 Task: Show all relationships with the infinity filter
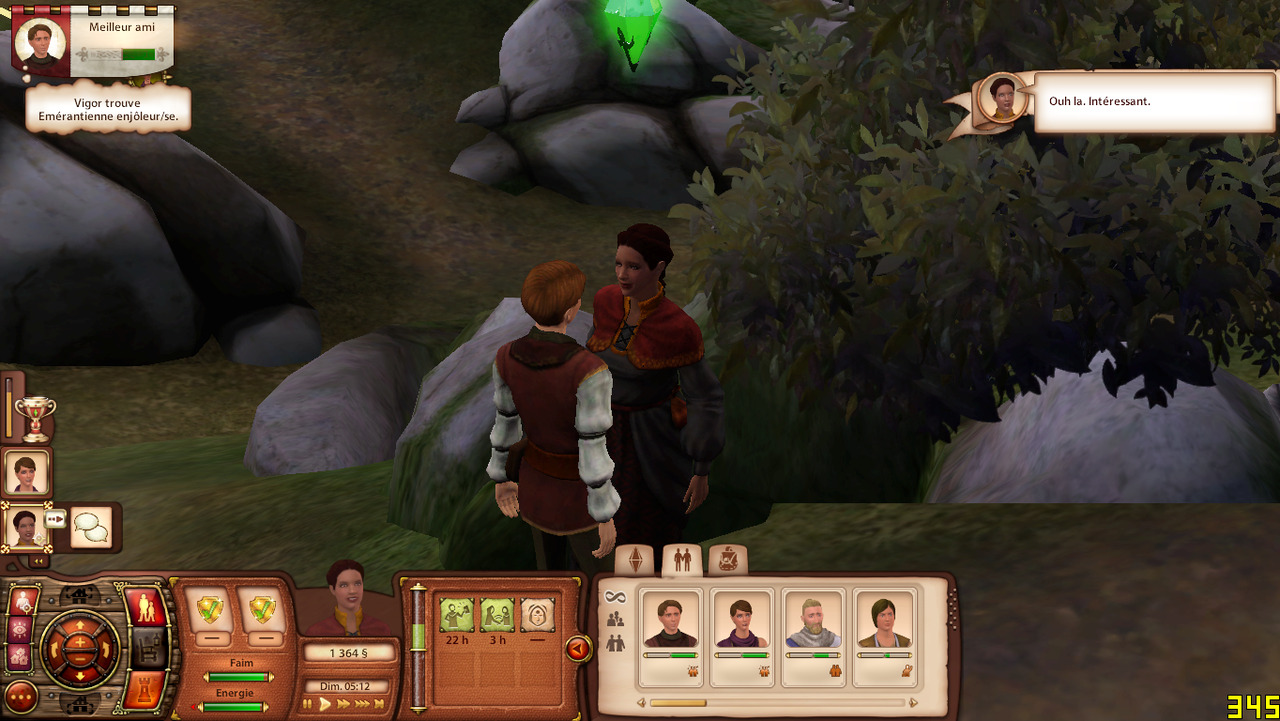(615, 598)
